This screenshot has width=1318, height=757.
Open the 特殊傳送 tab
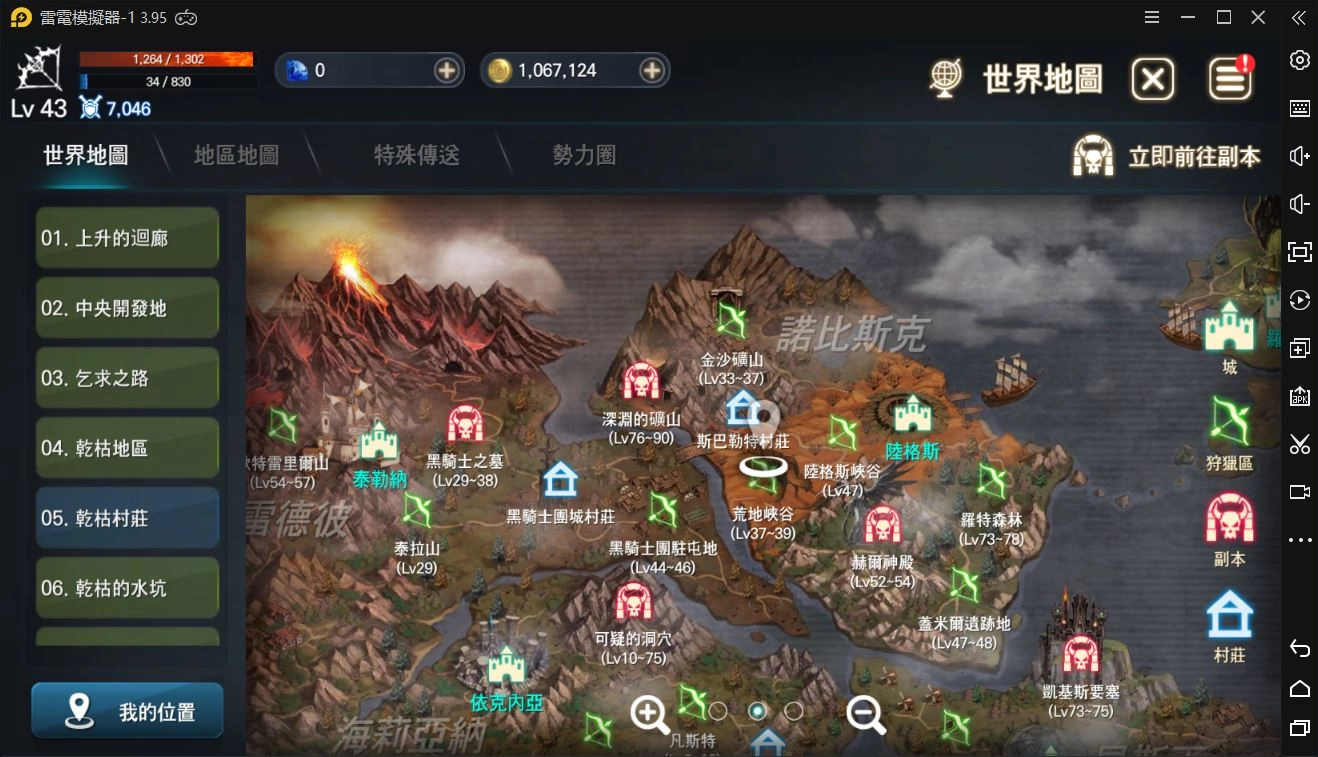tap(416, 156)
